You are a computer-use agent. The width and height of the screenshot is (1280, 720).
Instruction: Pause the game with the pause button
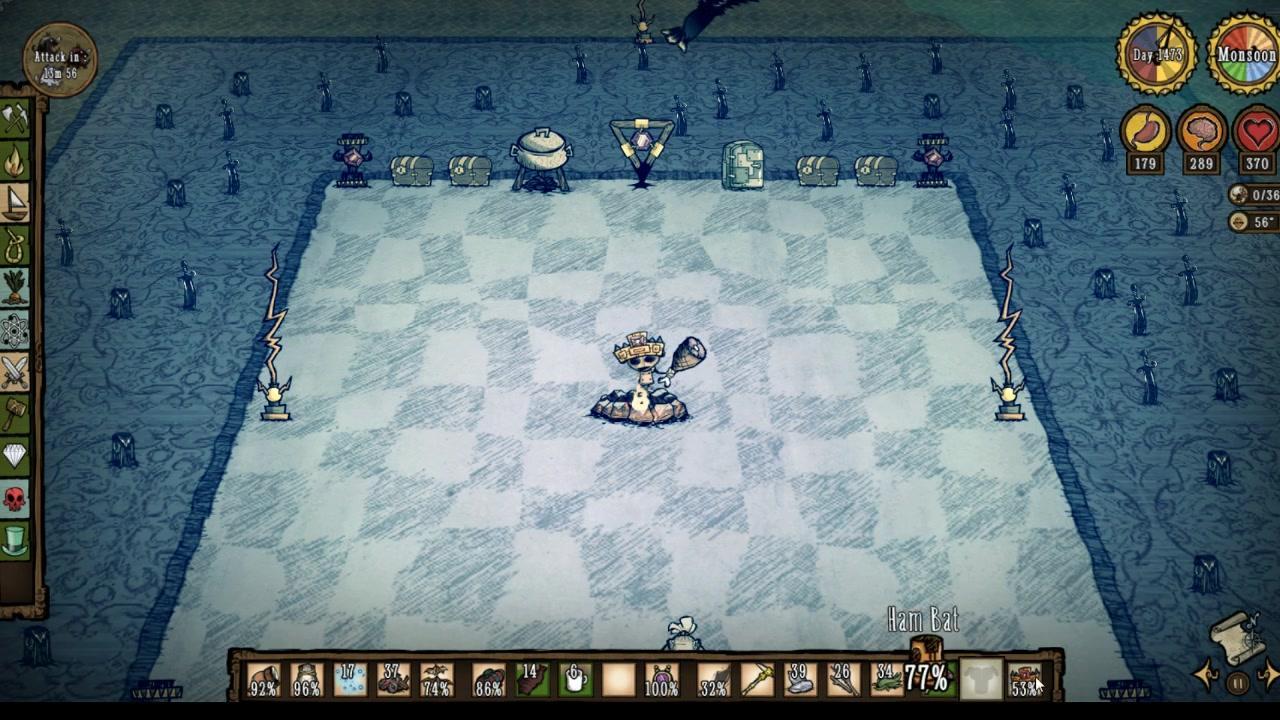click(x=1238, y=684)
